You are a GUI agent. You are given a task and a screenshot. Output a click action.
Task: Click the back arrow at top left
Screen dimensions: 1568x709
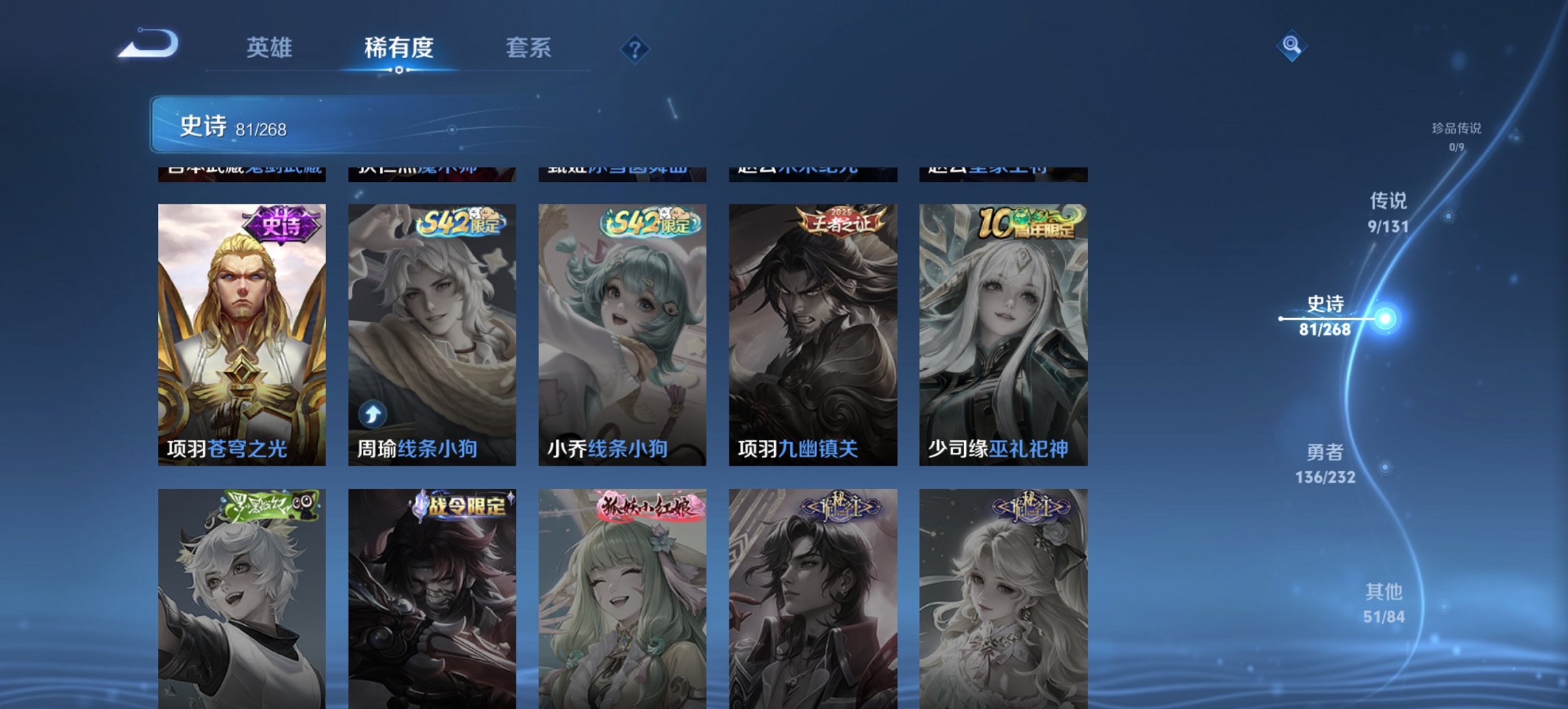pyautogui.click(x=146, y=44)
